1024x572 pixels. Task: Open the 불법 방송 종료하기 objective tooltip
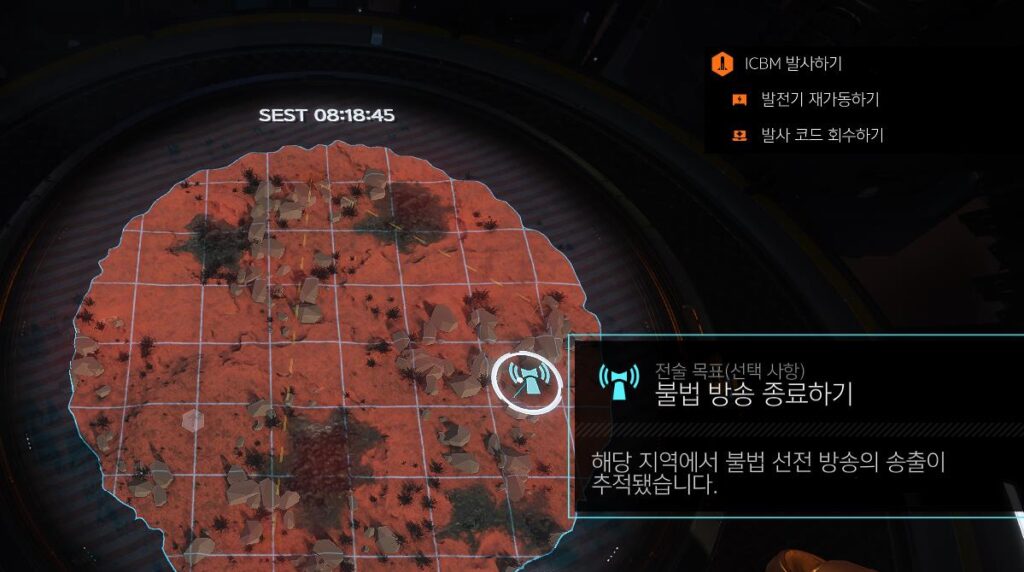coord(752,392)
